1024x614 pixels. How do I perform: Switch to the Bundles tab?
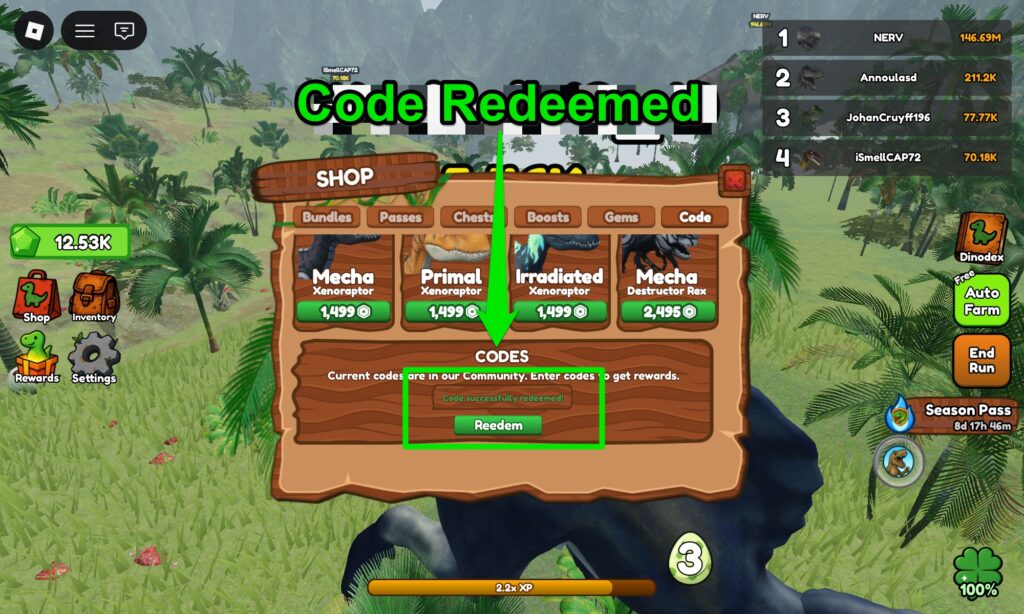click(327, 217)
